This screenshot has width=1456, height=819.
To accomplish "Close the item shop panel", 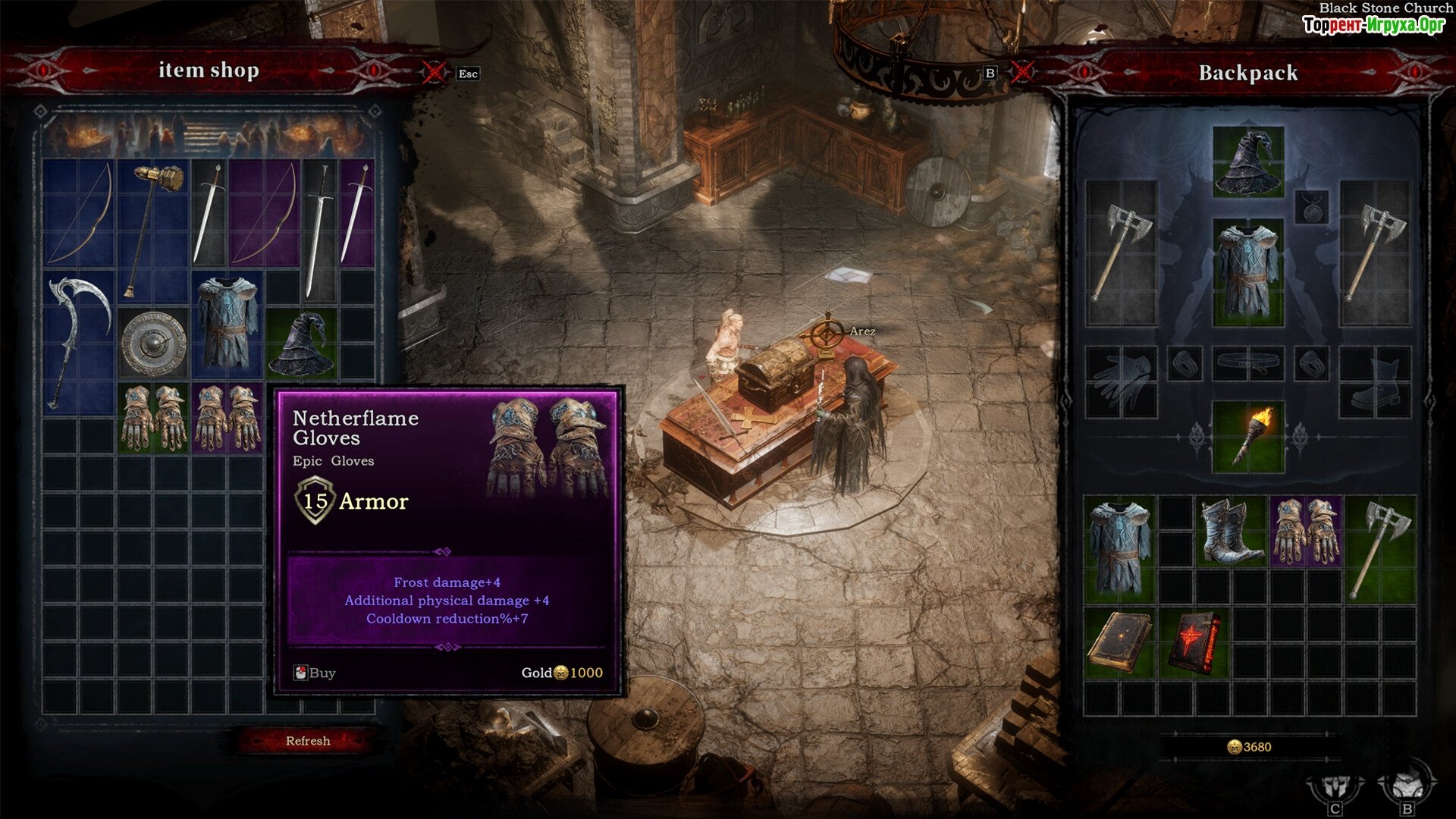I will coord(434,73).
